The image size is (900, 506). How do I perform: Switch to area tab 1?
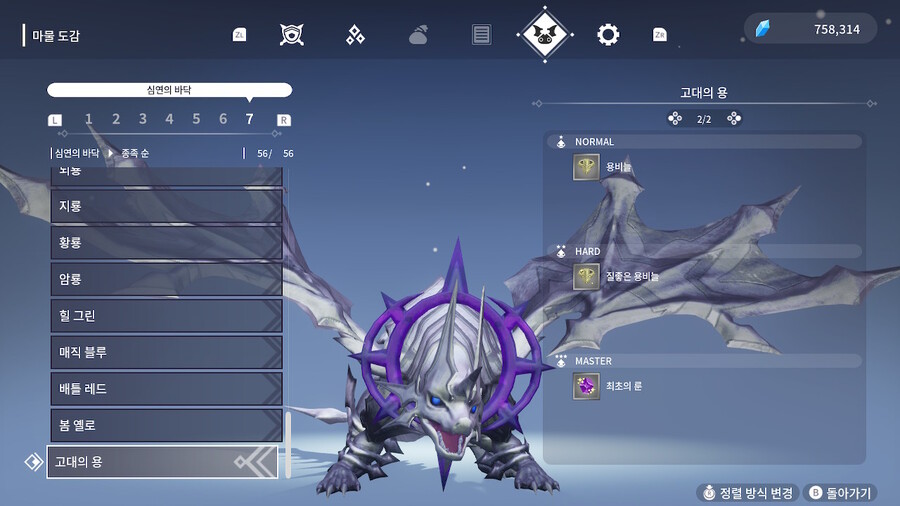(89, 120)
